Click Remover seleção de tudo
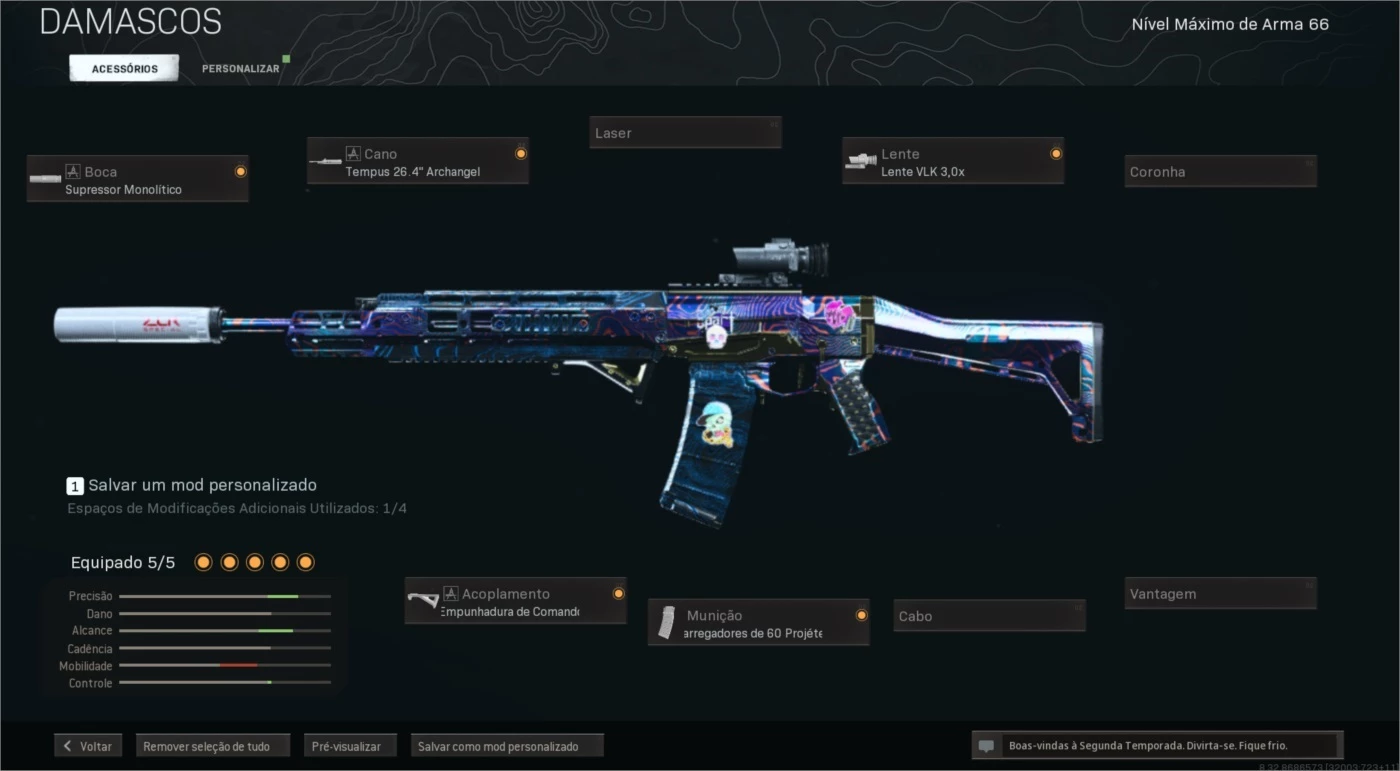Screen dimensions: 1400x771 [212, 746]
